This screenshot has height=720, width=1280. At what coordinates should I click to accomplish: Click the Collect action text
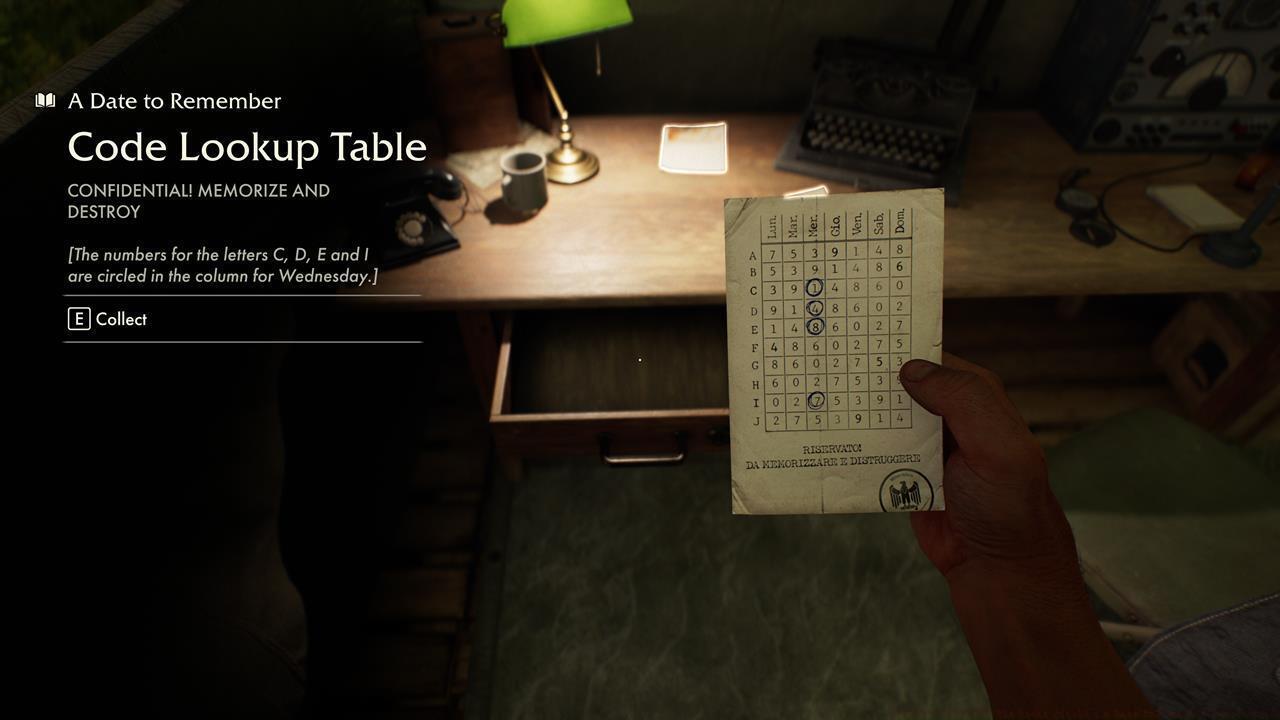[x=120, y=319]
